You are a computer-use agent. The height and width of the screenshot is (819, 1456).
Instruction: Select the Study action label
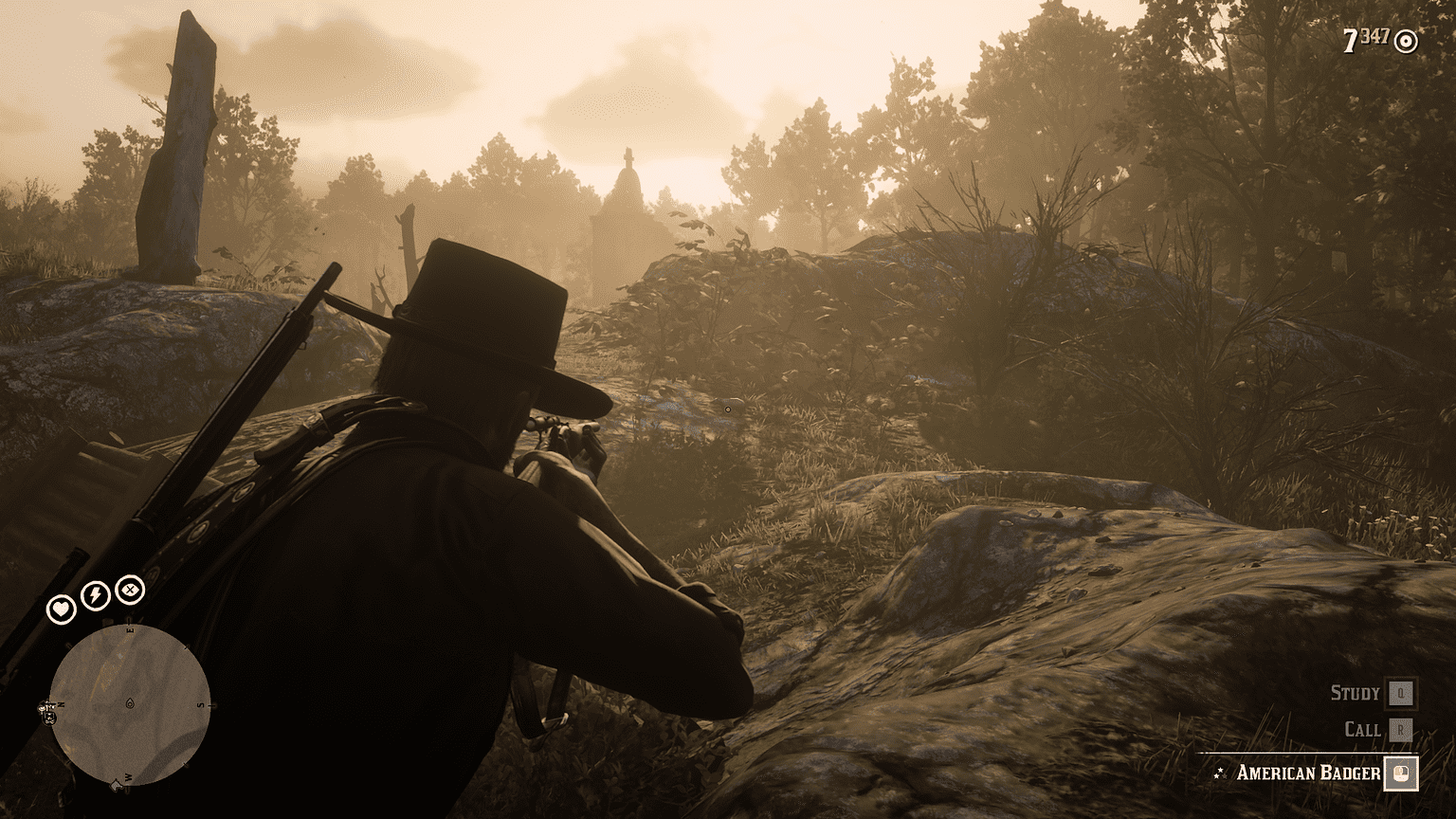(1356, 693)
